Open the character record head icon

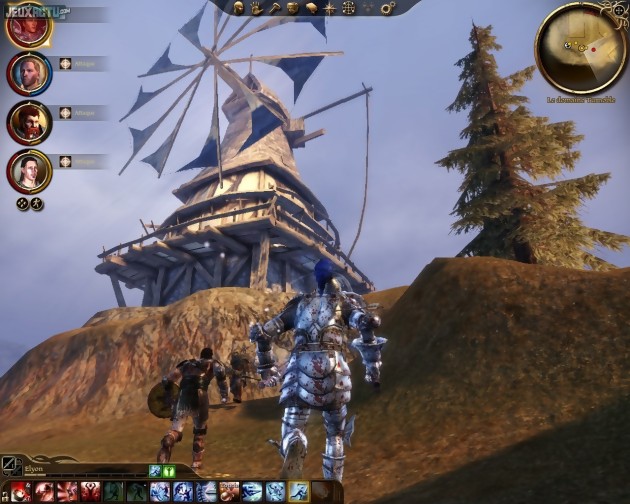pyautogui.click(x=242, y=8)
